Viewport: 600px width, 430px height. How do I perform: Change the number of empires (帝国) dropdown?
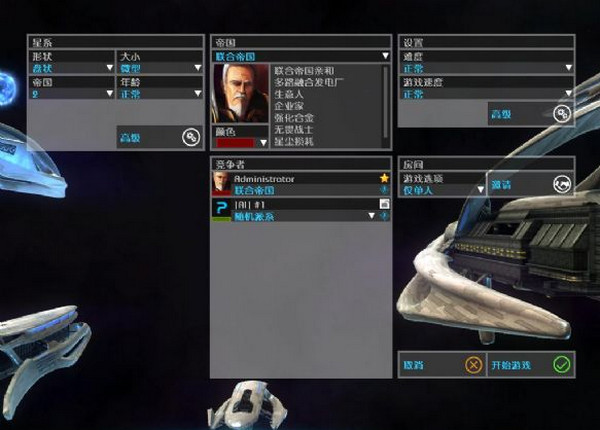click(x=70, y=93)
